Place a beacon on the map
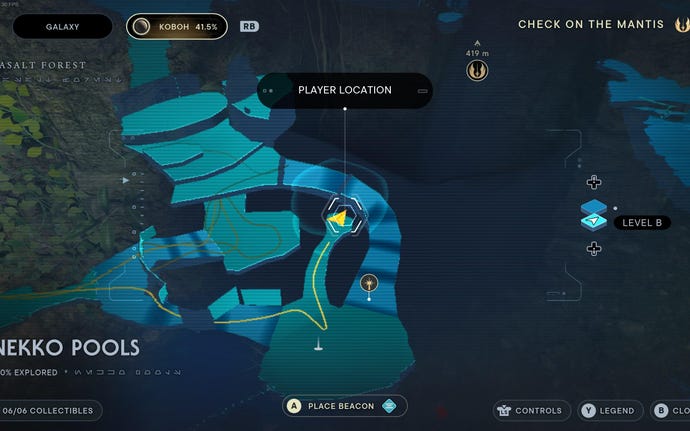This screenshot has height=431, width=690. click(344, 405)
